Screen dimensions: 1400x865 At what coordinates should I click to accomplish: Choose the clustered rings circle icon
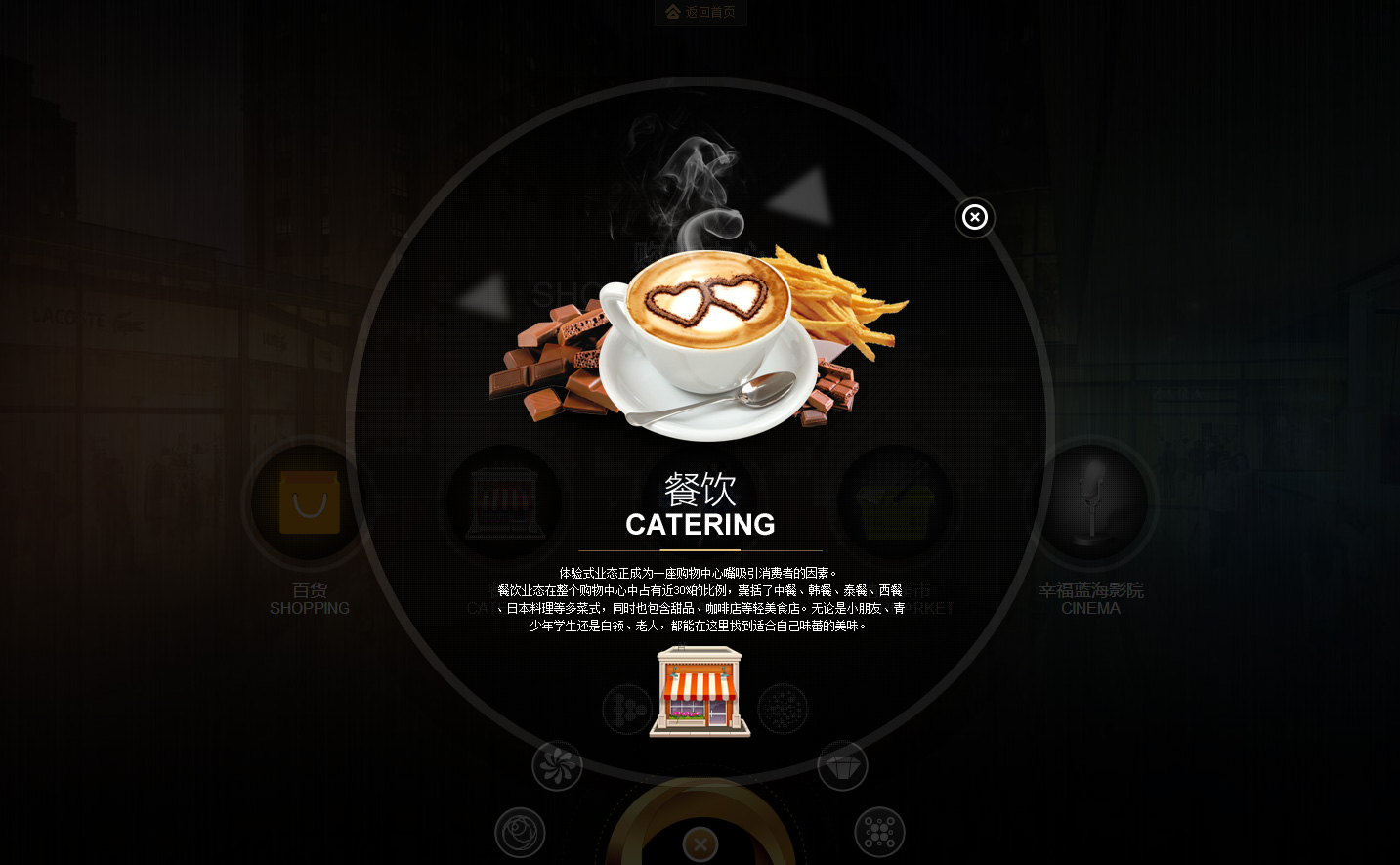point(879,832)
